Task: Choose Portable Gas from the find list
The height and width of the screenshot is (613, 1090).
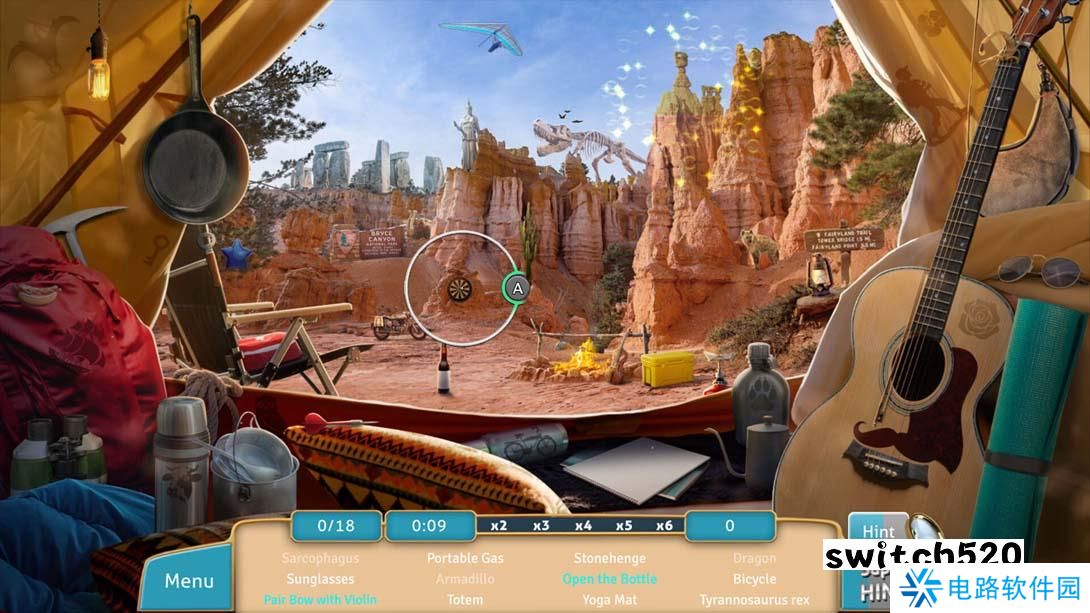Action: pyautogui.click(x=465, y=558)
